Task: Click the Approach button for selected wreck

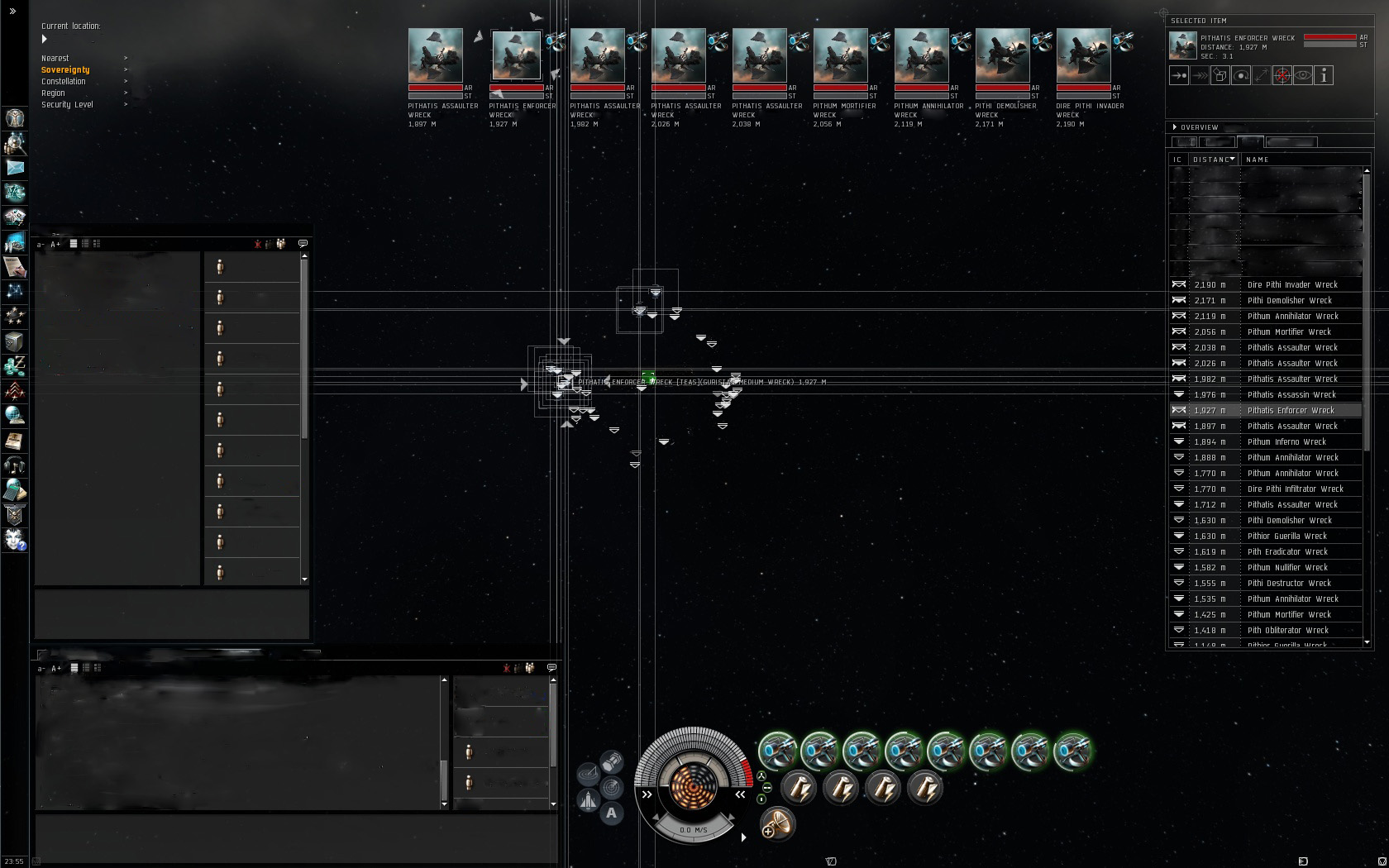Action: click(1179, 76)
